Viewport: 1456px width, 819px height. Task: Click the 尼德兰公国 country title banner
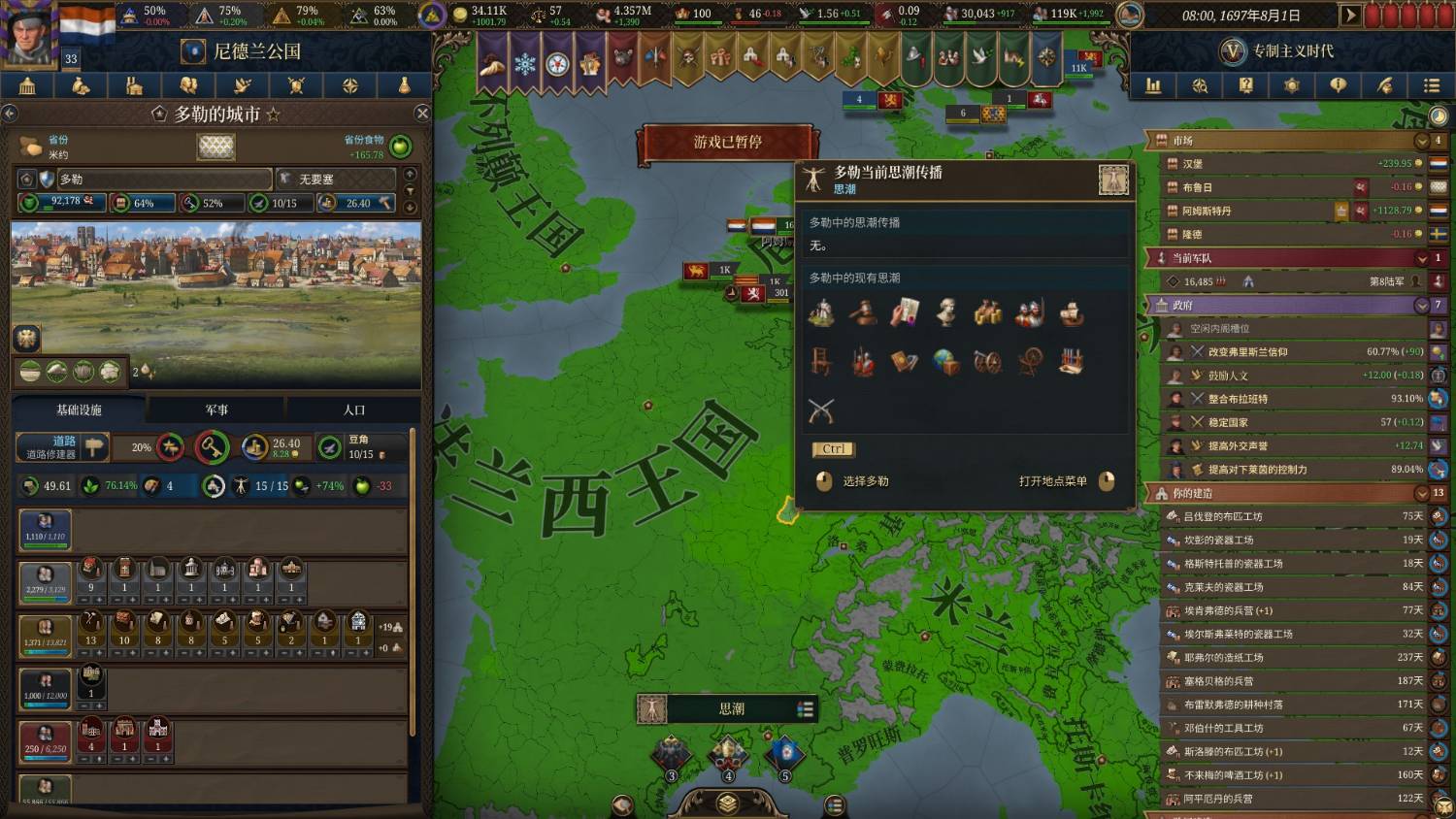point(257,51)
